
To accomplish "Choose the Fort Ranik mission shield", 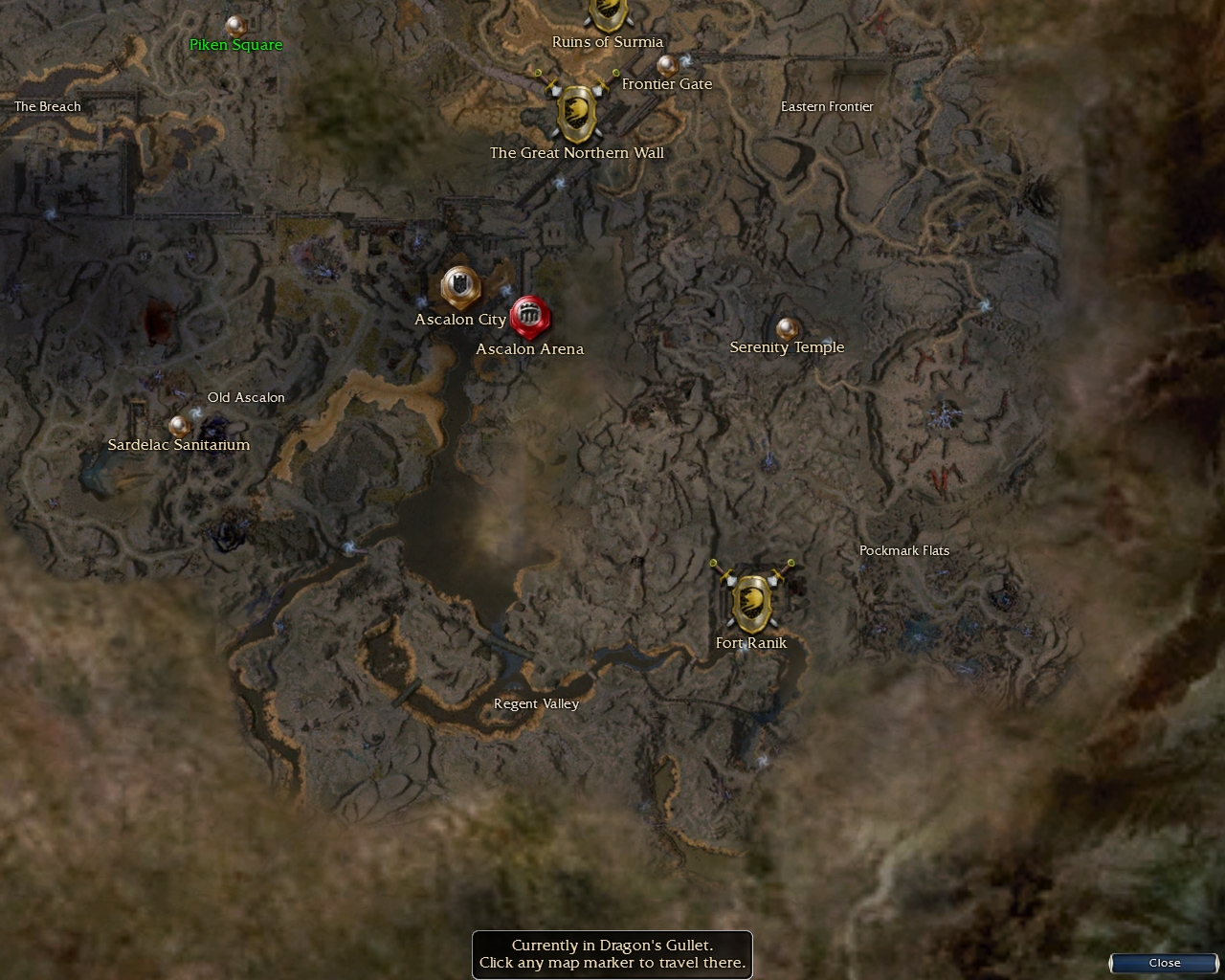I will point(752,602).
